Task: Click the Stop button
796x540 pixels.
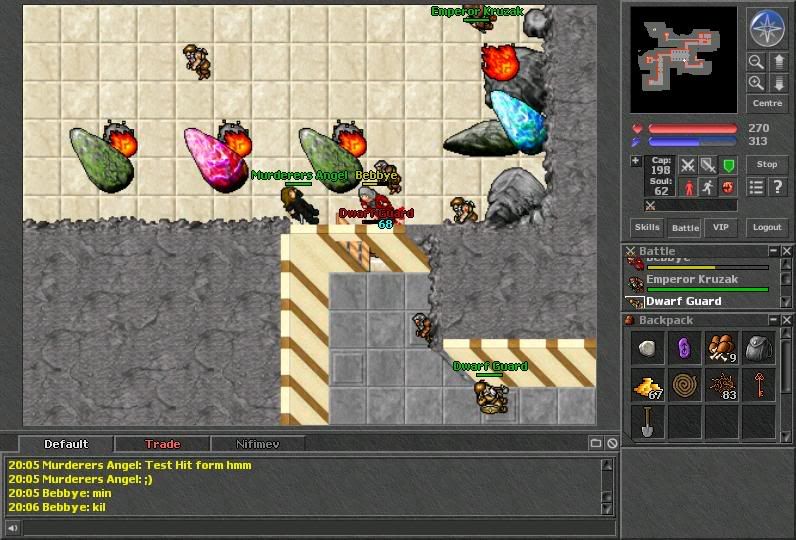Action: pyautogui.click(x=767, y=165)
